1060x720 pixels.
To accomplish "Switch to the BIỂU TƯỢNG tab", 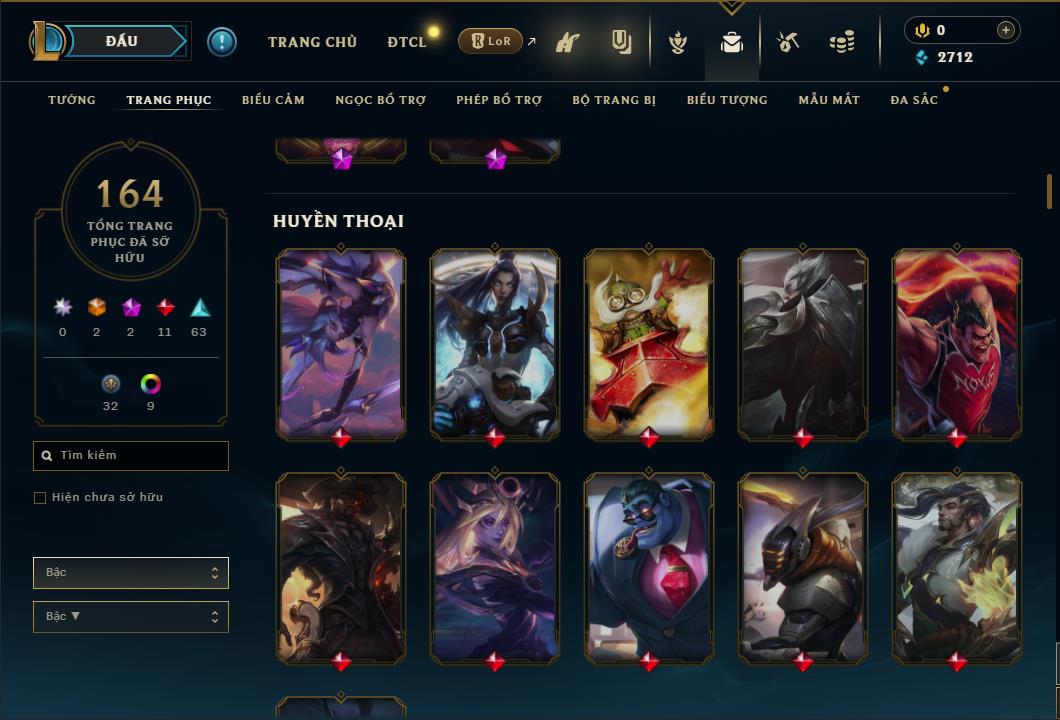I will (727, 100).
